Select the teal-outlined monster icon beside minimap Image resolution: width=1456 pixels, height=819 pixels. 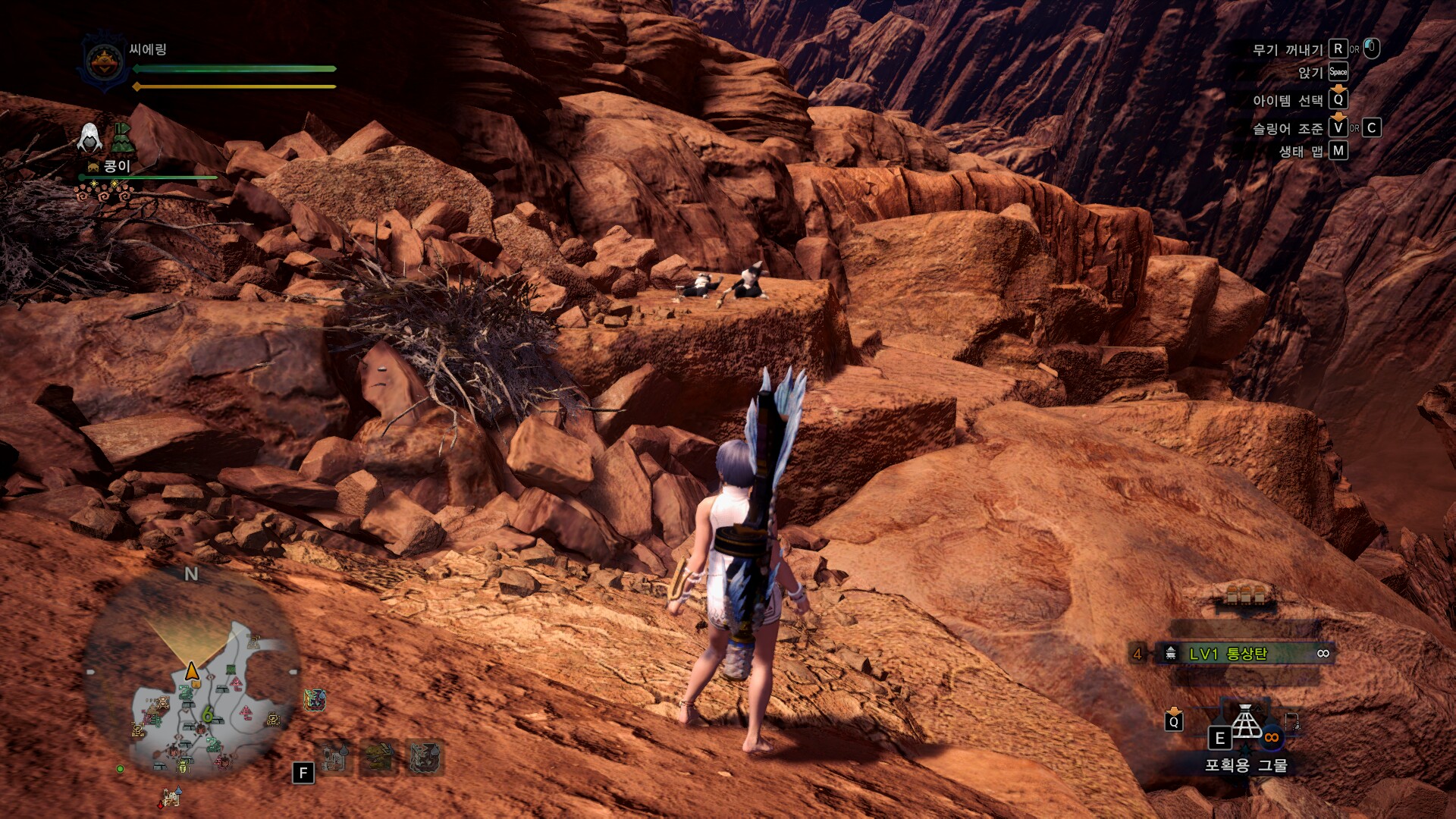(x=315, y=699)
